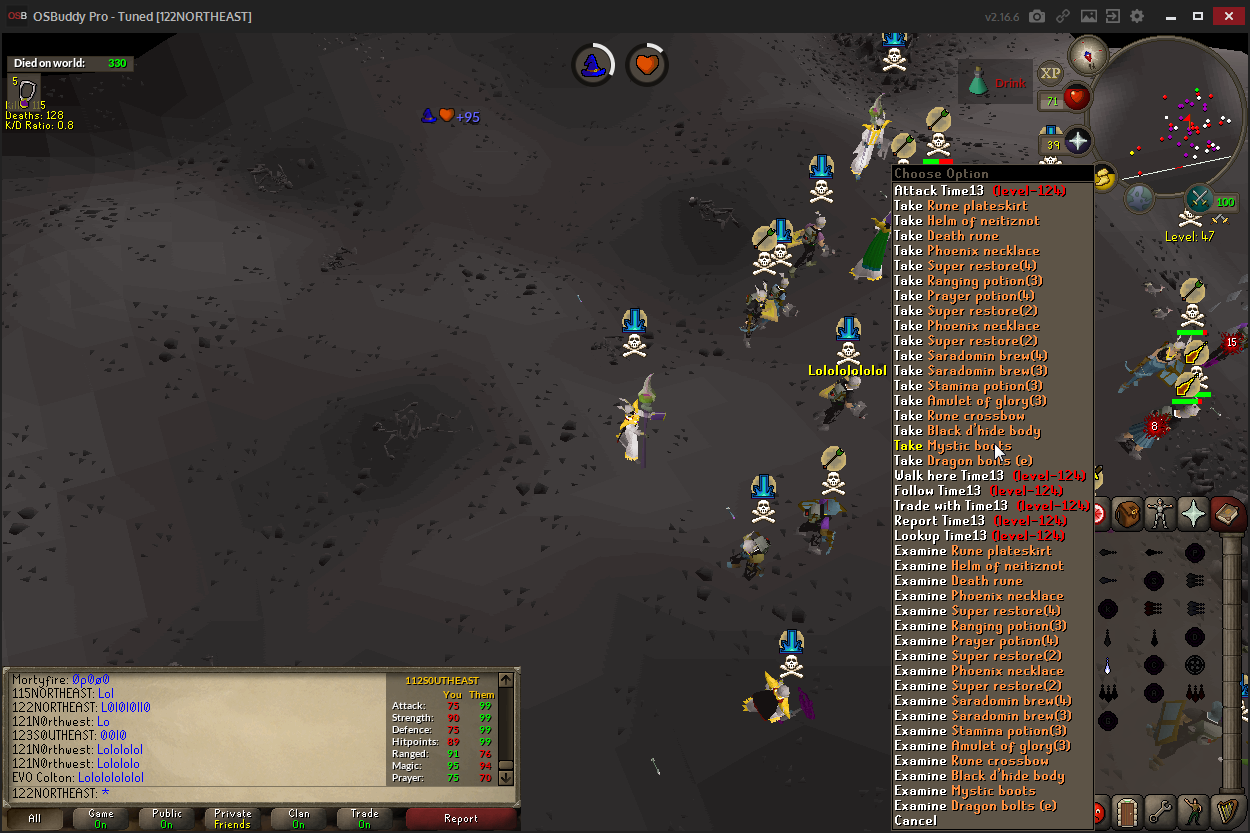The height and width of the screenshot is (833, 1250).
Task: Close the OSBuddy window
Action: click(1229, 17)
